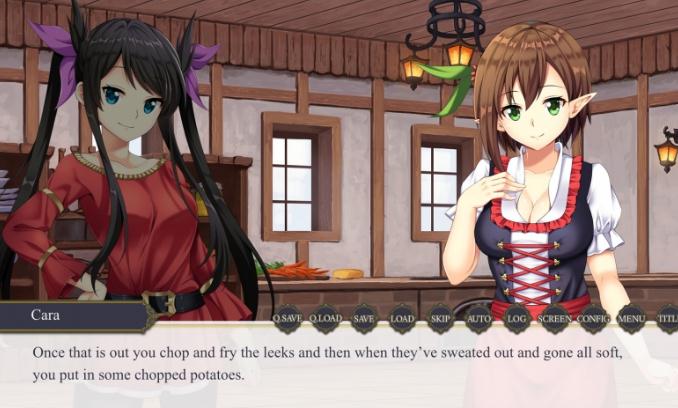
Task: Toggle AUTO text advance mode
Action: [x=479, y=318]
